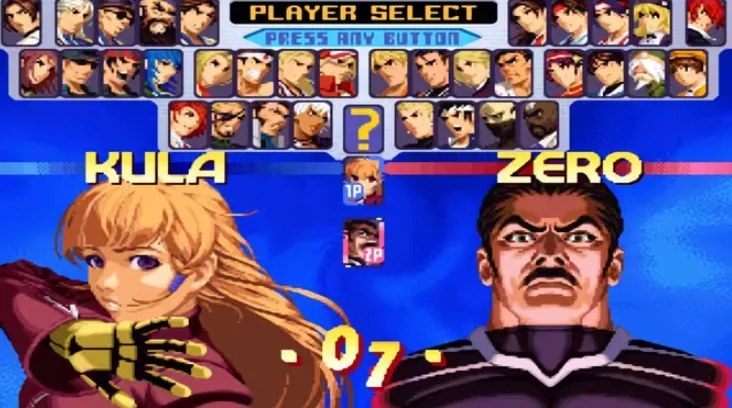Select Ramon with the eyepatch
732x408 pixels.
[228, 124]
